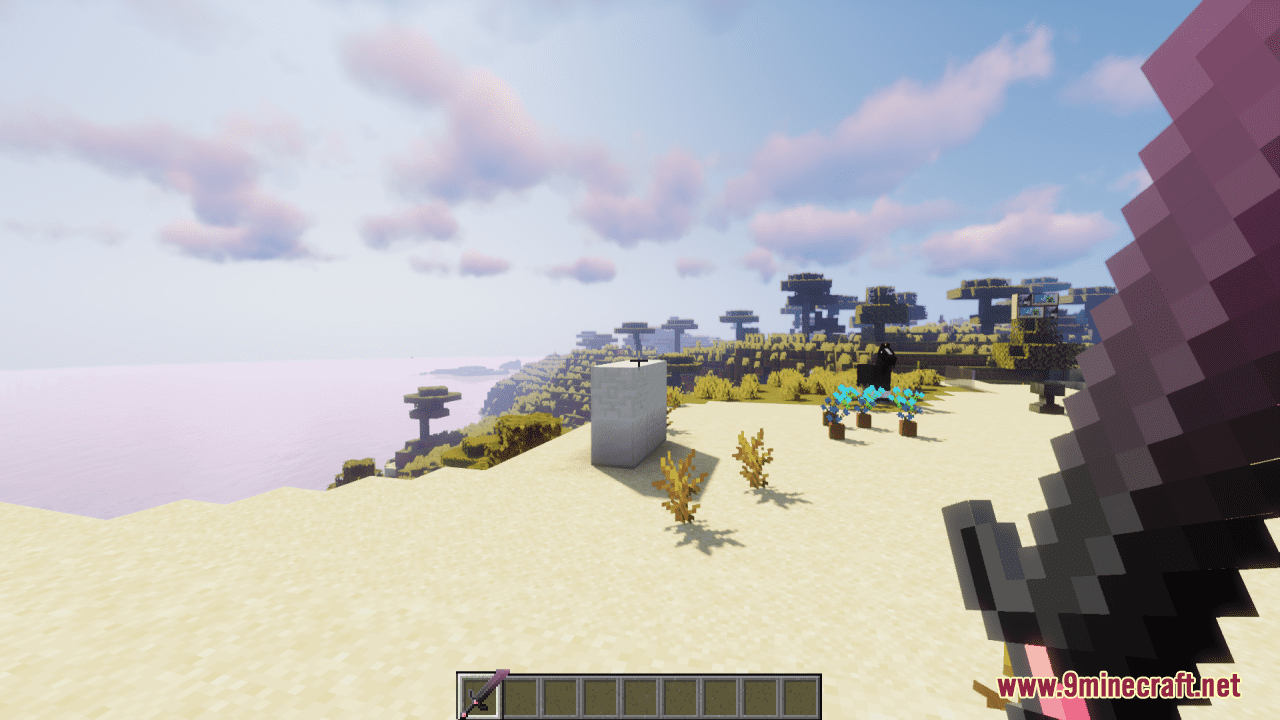Click the middle potted blue flower

[x=862, y=420]
